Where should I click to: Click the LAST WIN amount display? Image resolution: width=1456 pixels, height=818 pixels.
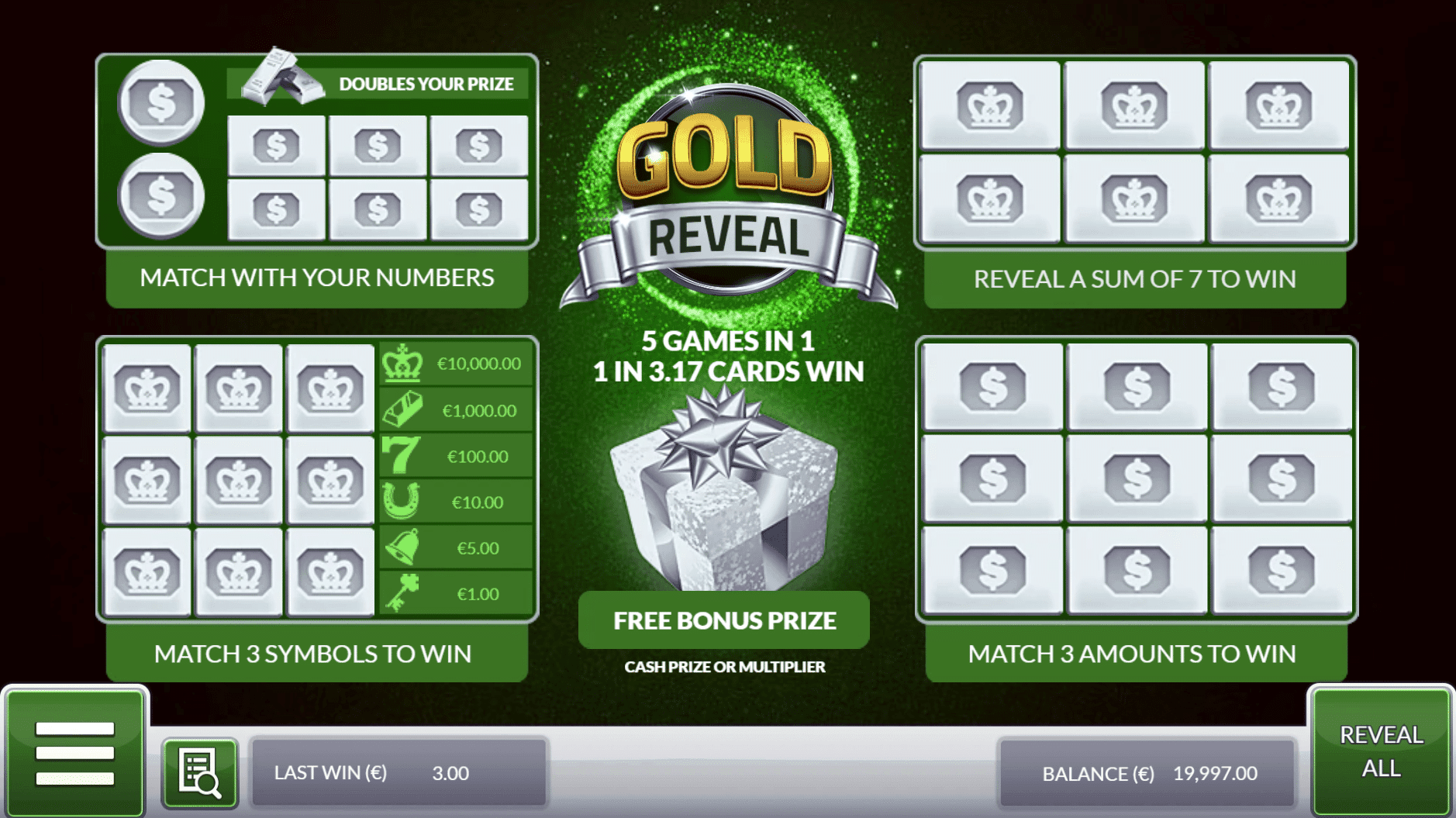(371, 772)
